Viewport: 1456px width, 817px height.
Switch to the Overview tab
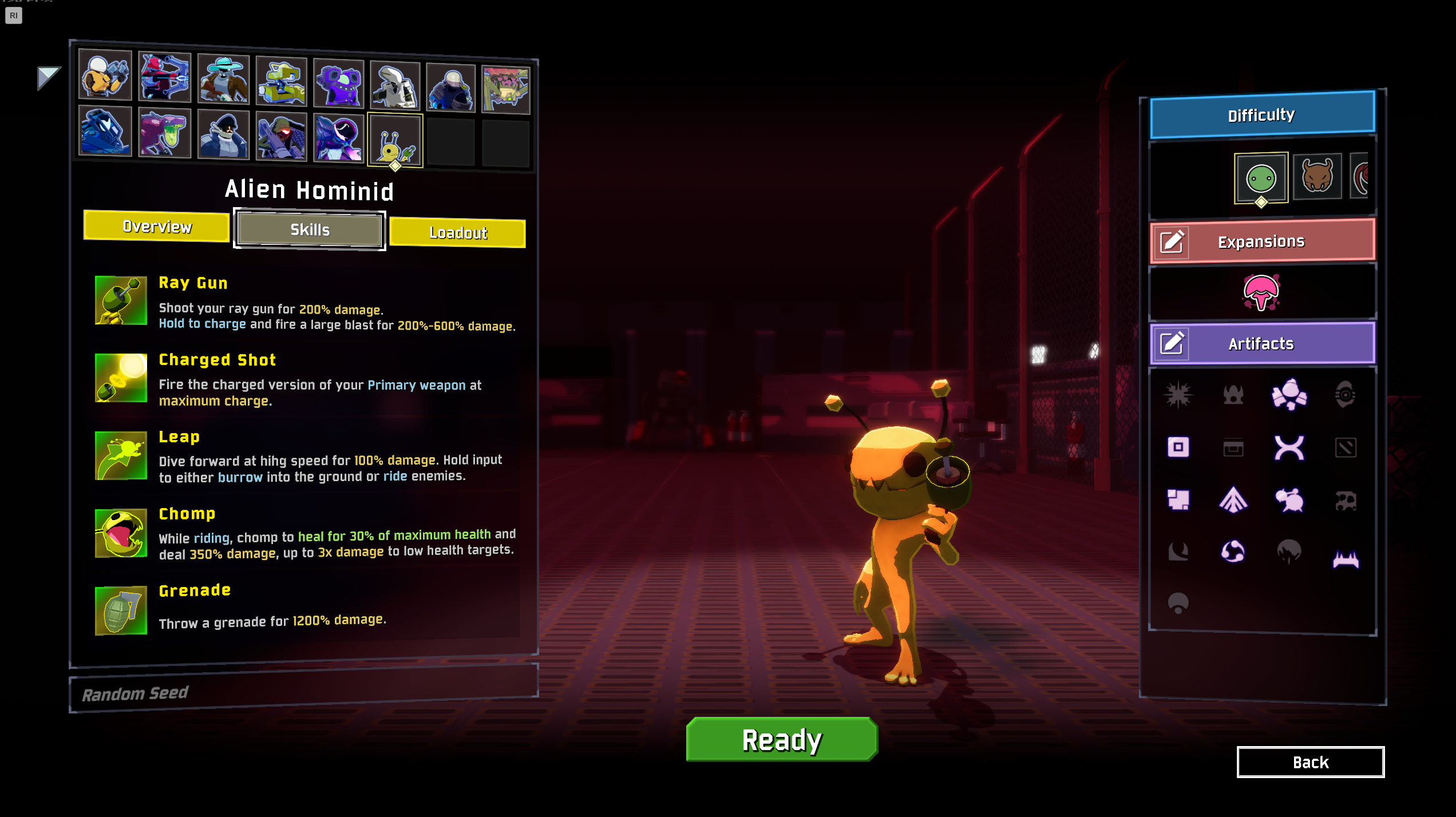pyautogui.click(x=157, y=227)
